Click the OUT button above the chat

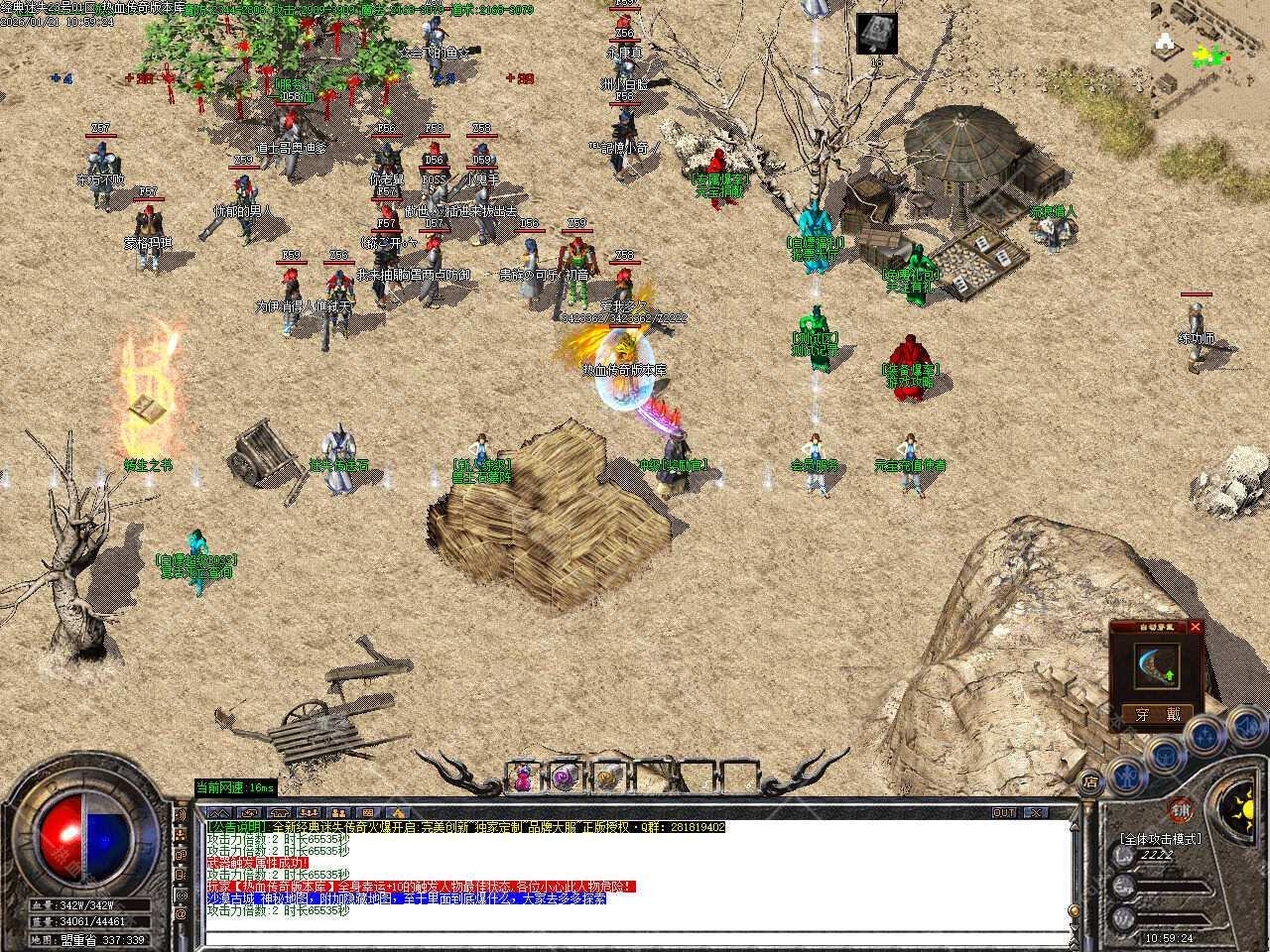tap(1004, 812)
